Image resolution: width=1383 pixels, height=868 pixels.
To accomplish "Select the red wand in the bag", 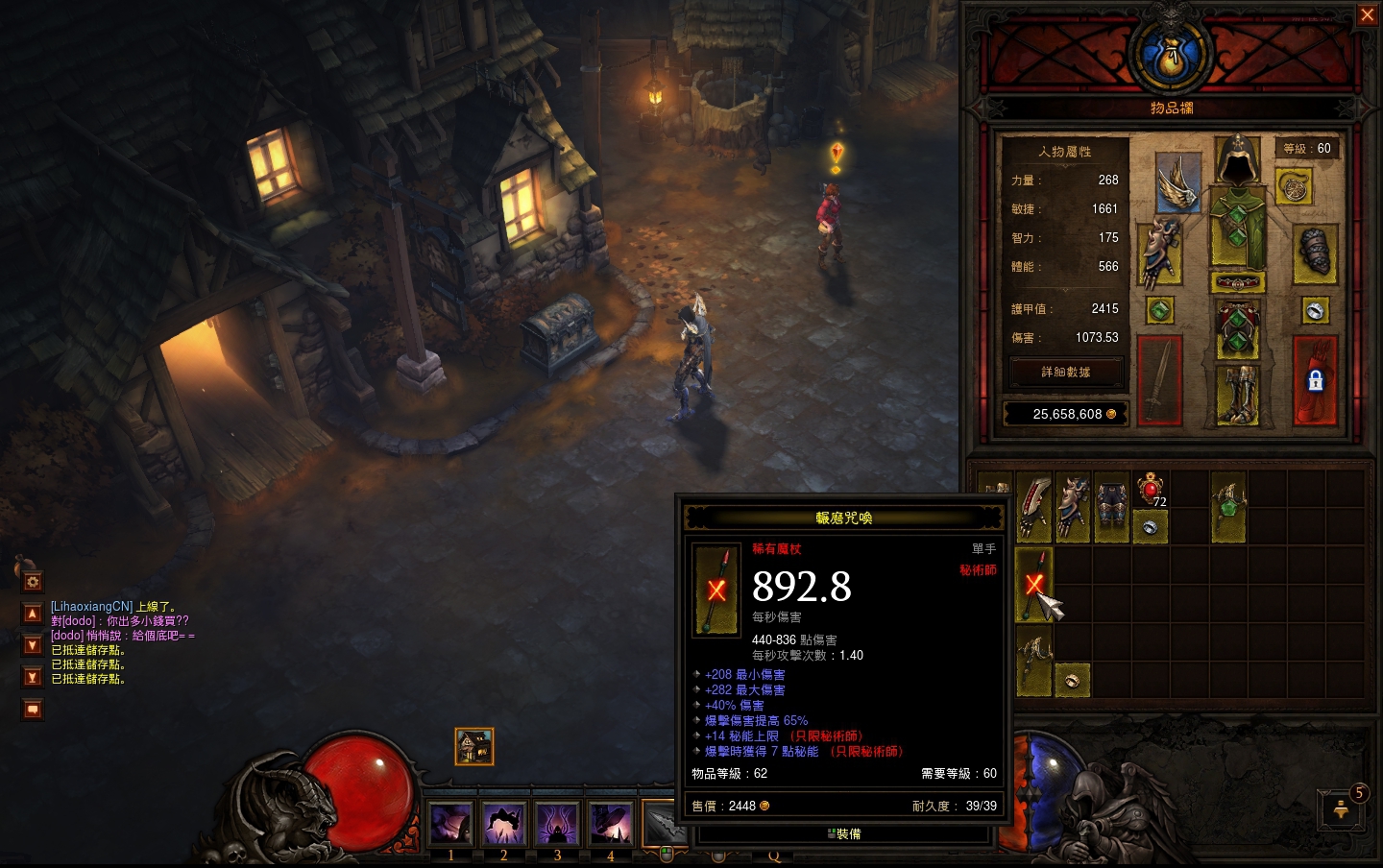I will (1034, 584).
